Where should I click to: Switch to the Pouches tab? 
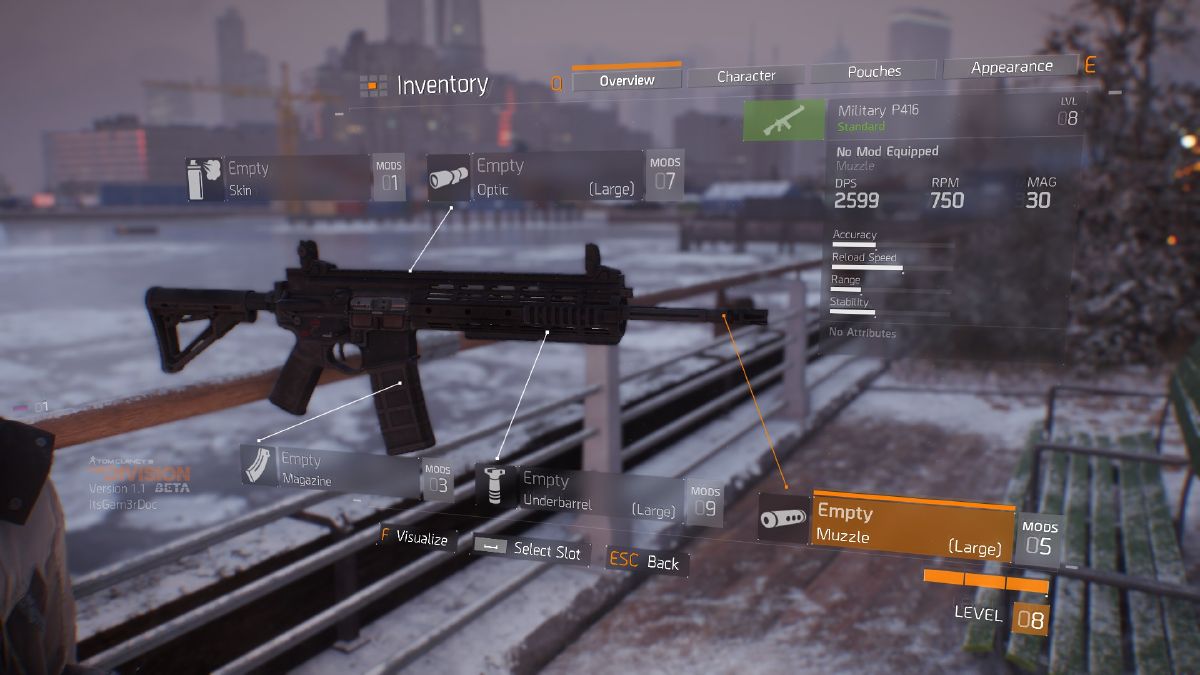coord(874,72)
